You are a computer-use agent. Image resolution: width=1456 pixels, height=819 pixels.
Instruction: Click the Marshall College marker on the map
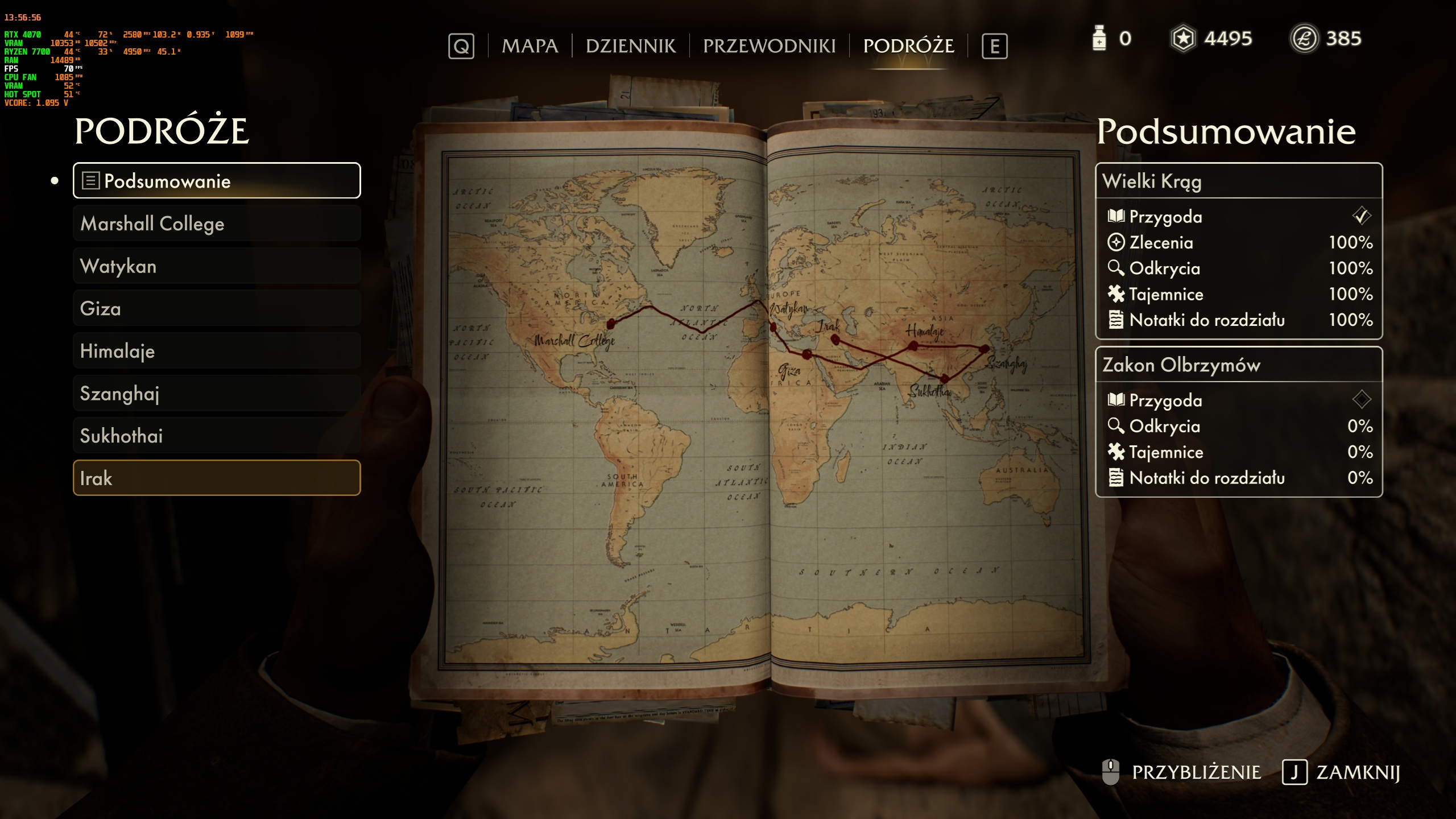611,324
